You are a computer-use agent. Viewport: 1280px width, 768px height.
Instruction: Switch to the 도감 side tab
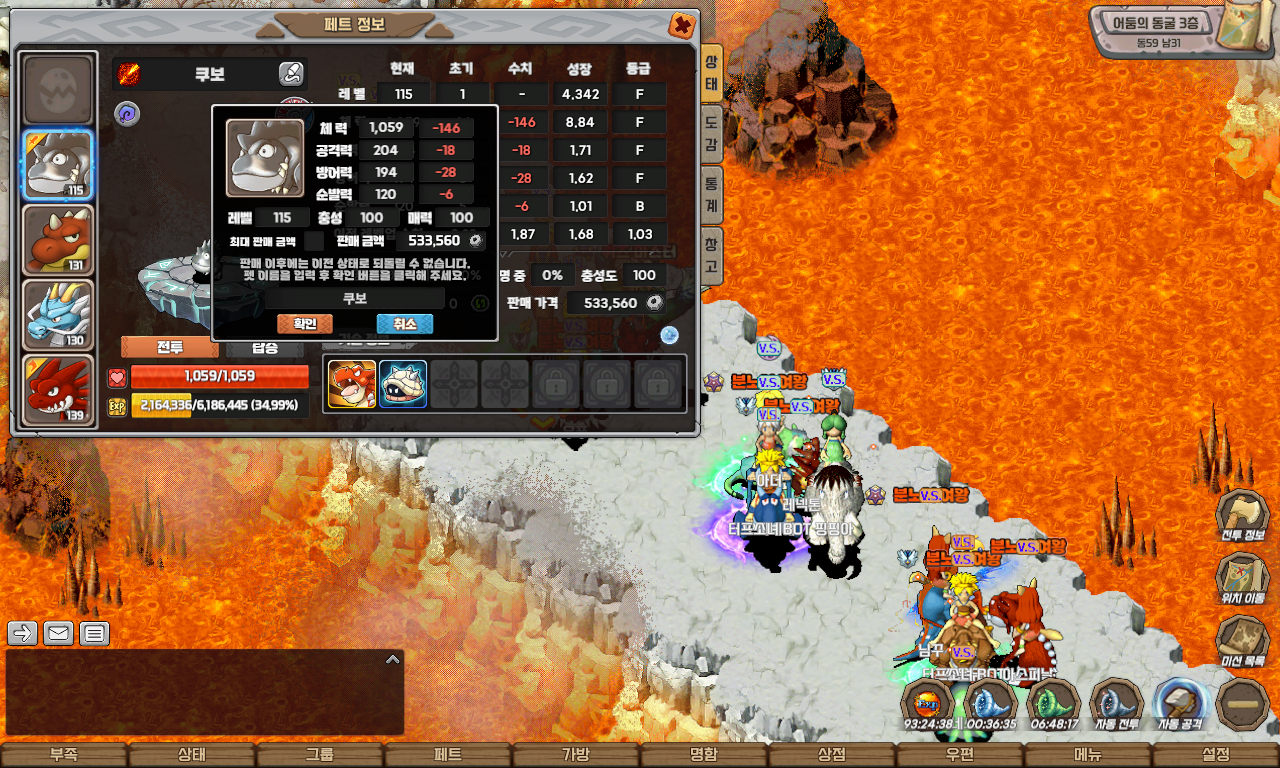(711, 134)
